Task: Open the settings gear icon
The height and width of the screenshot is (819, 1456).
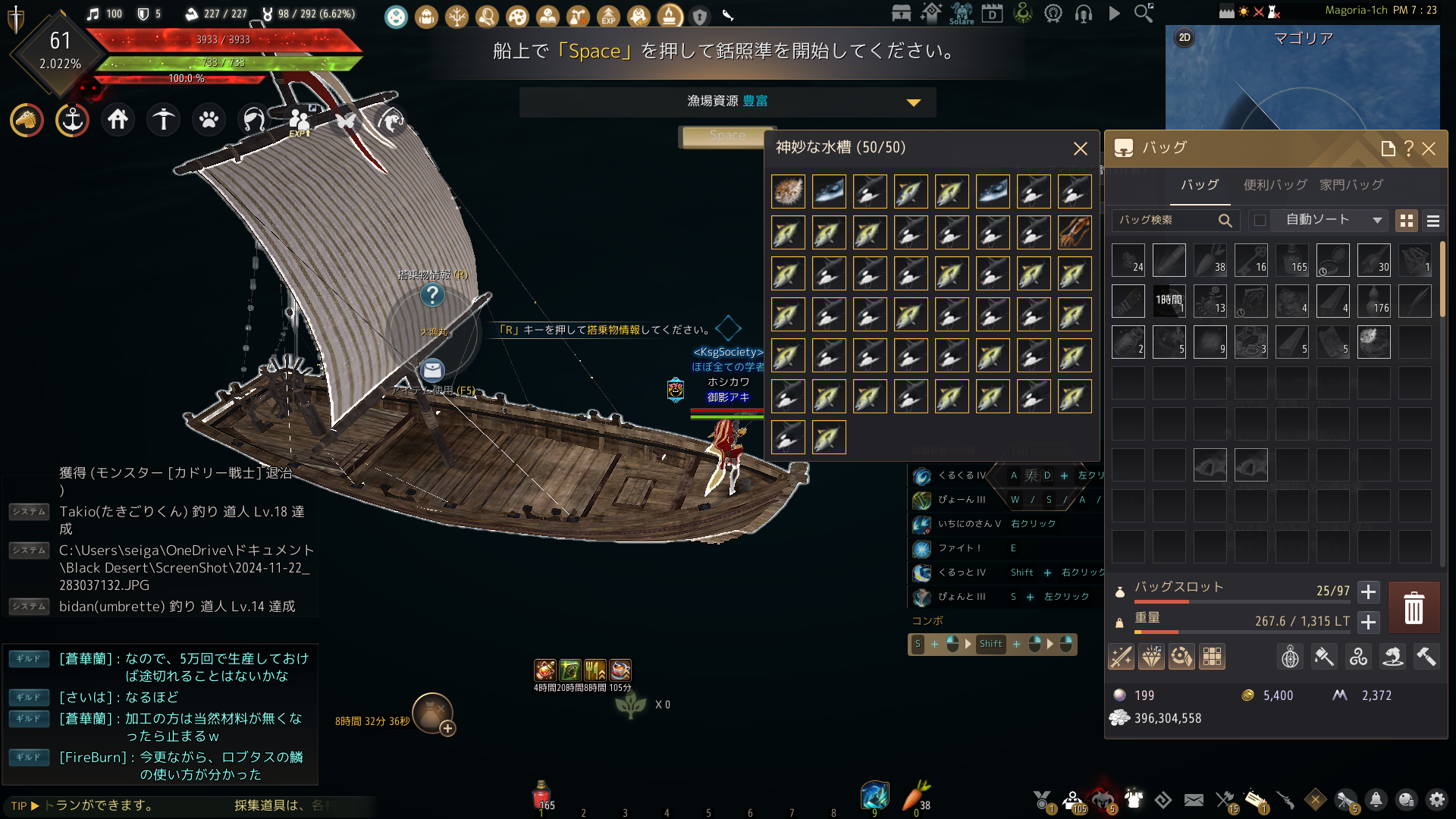Action: (1436, 799)
